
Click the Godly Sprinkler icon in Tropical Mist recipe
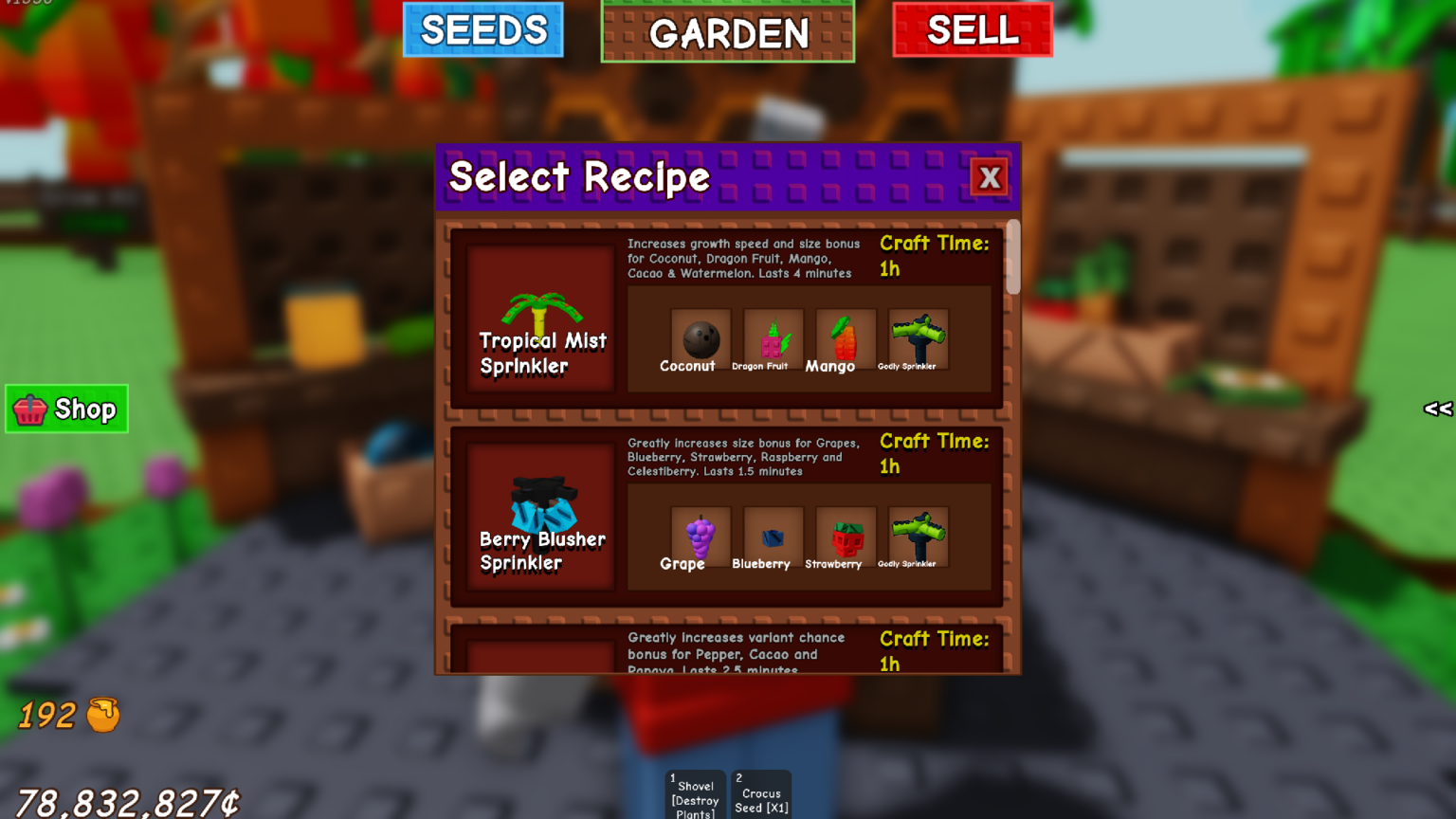(x=918, y=339)
